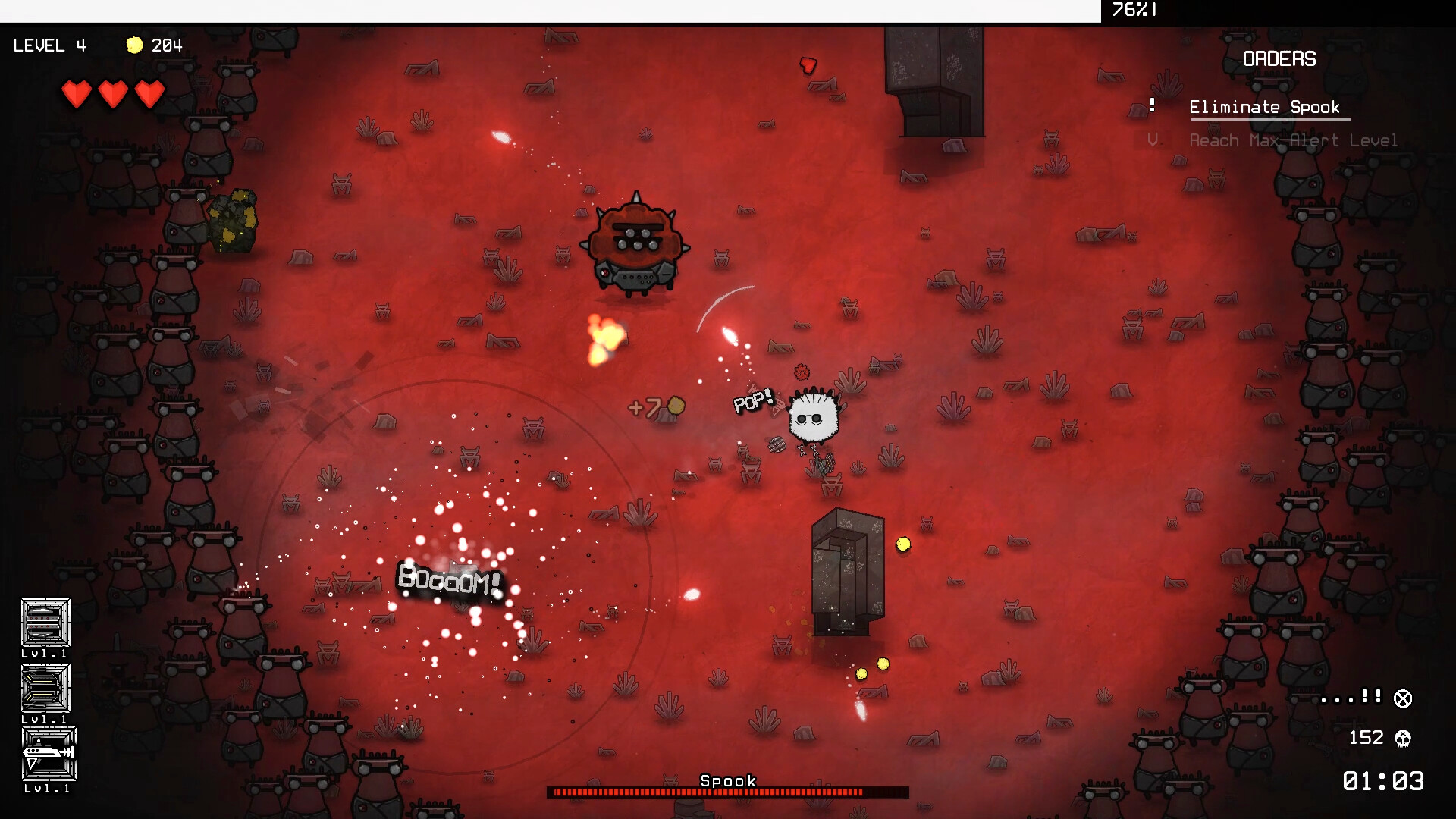Open the Eliminate Spook order
This screenshot has height=819, width=1456.
coord(1264,107)
